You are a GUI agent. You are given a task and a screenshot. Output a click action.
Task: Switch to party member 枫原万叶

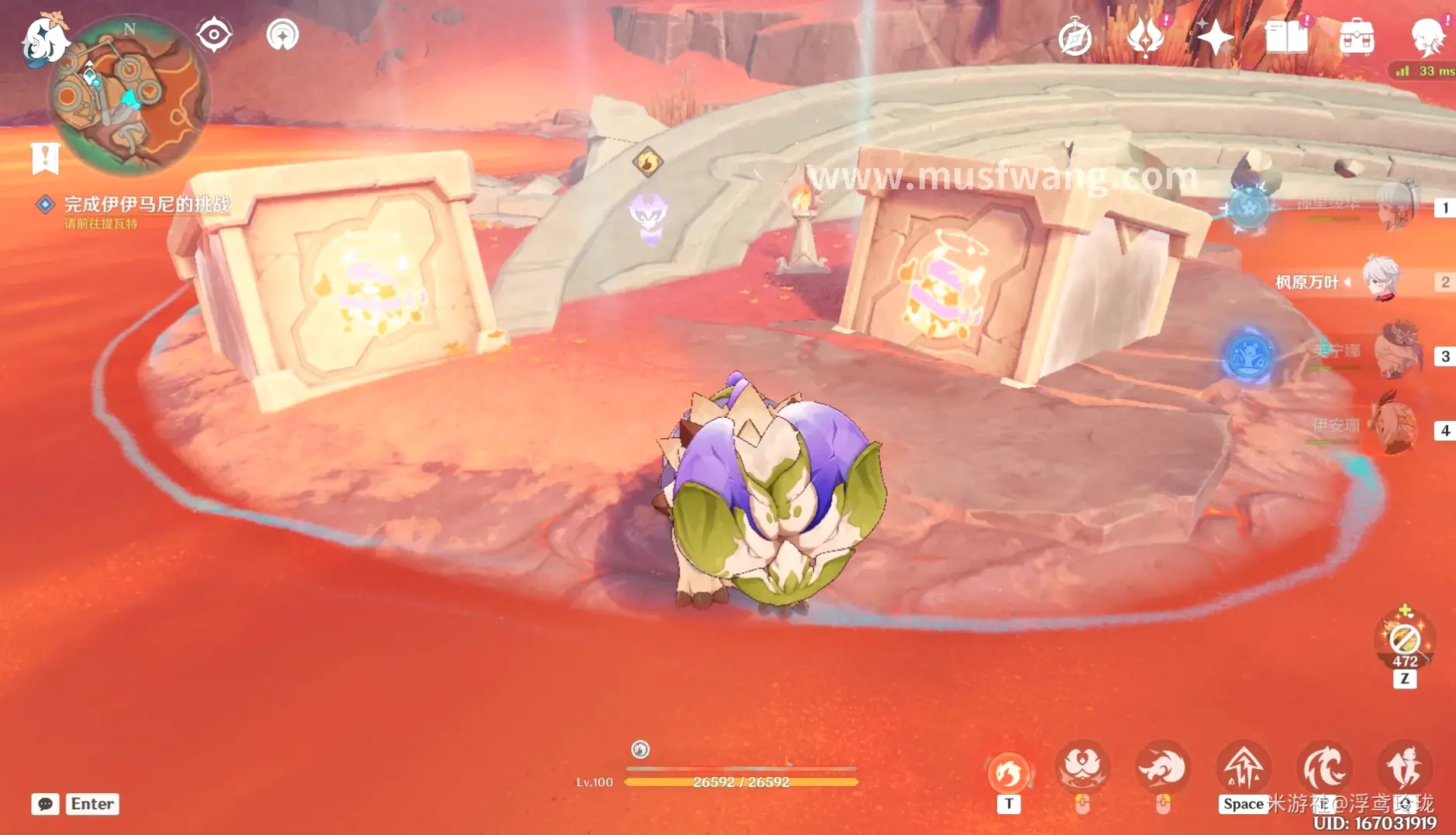pos(1382,281)
